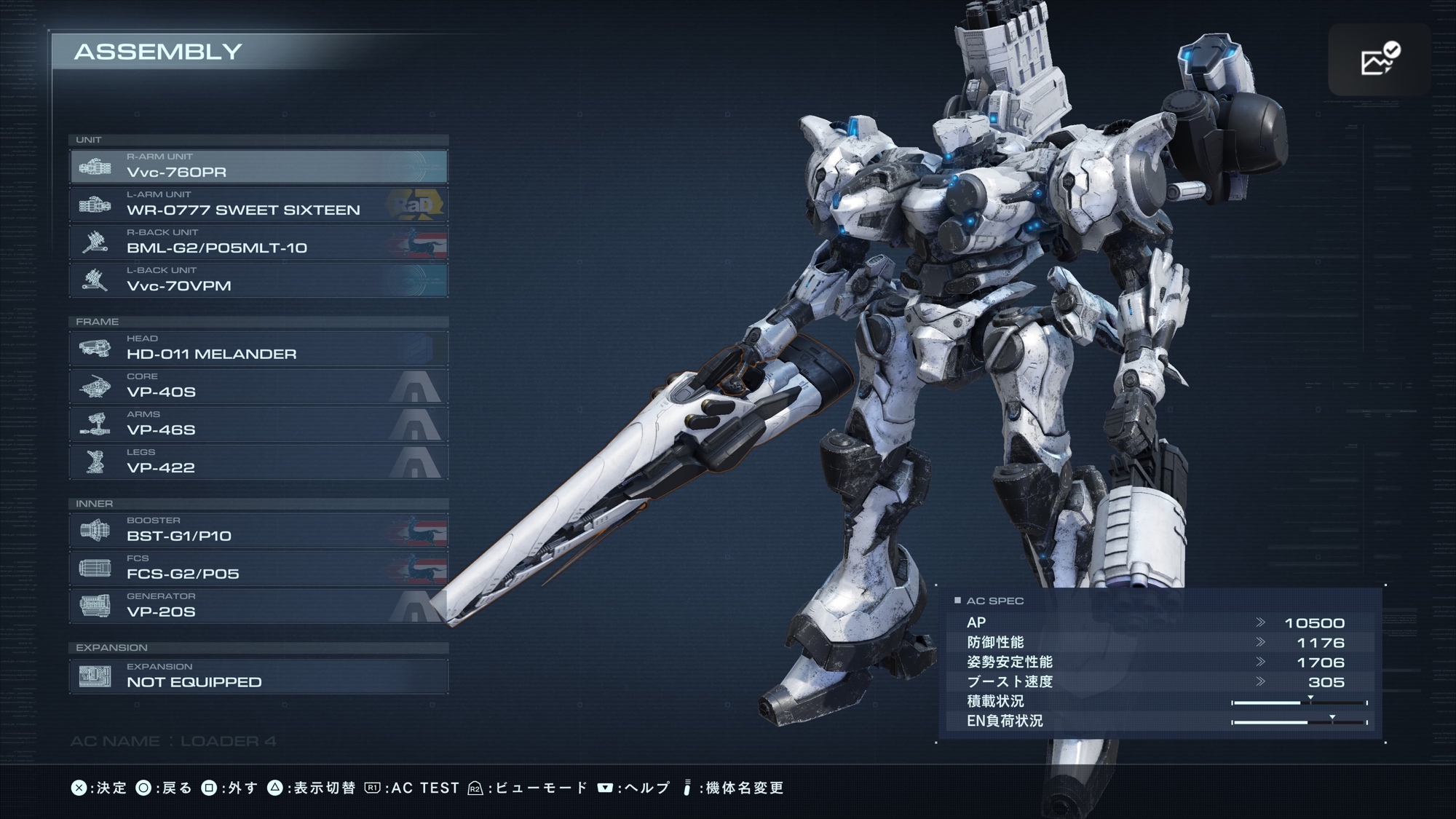Select the ARMS VP-46S entry
This screenshot has height=819, width=1456.
pyautogui.click(x=258, y=424)
